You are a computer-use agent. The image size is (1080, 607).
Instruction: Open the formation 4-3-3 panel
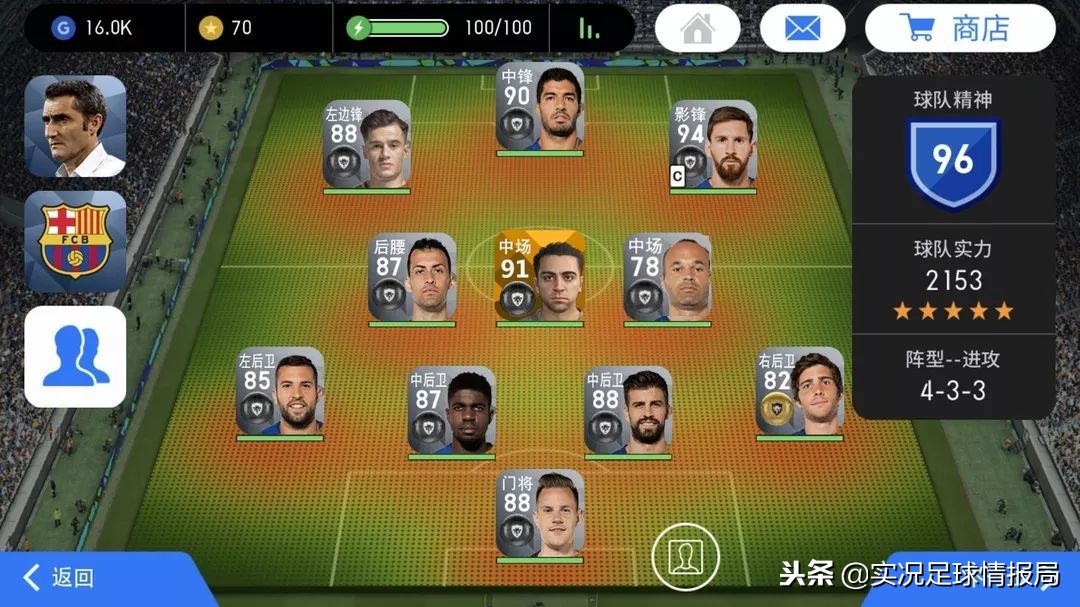pos(953,375)
